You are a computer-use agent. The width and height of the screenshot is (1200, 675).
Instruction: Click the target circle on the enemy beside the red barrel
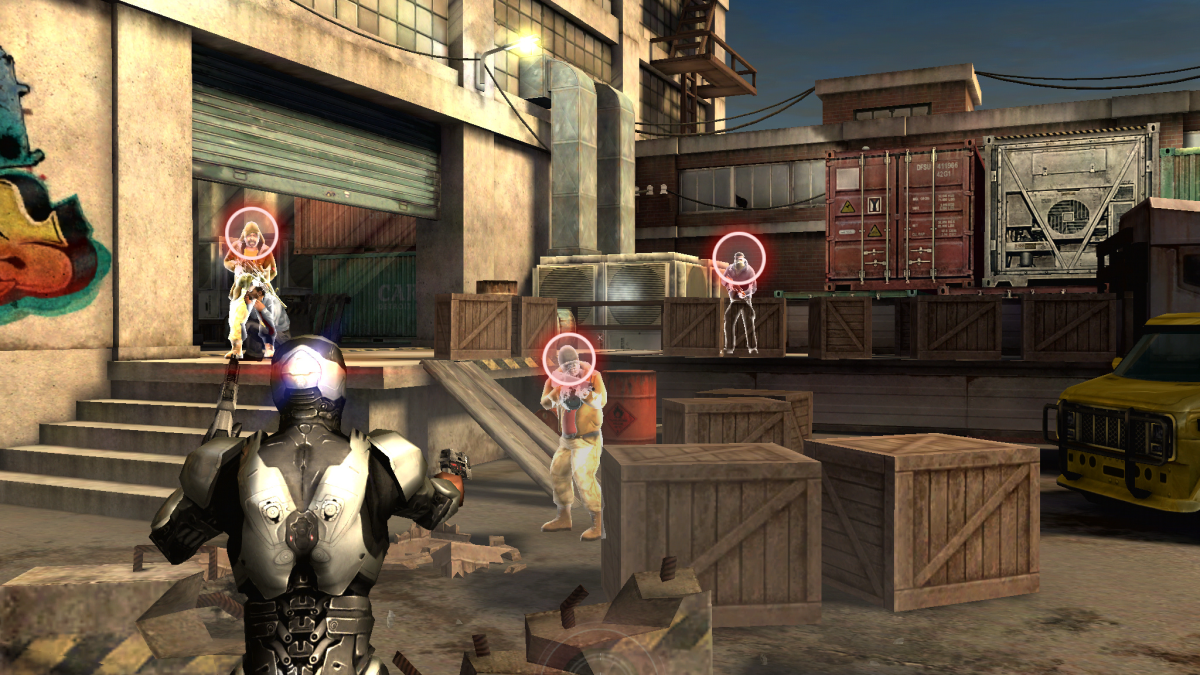point(569,358)
